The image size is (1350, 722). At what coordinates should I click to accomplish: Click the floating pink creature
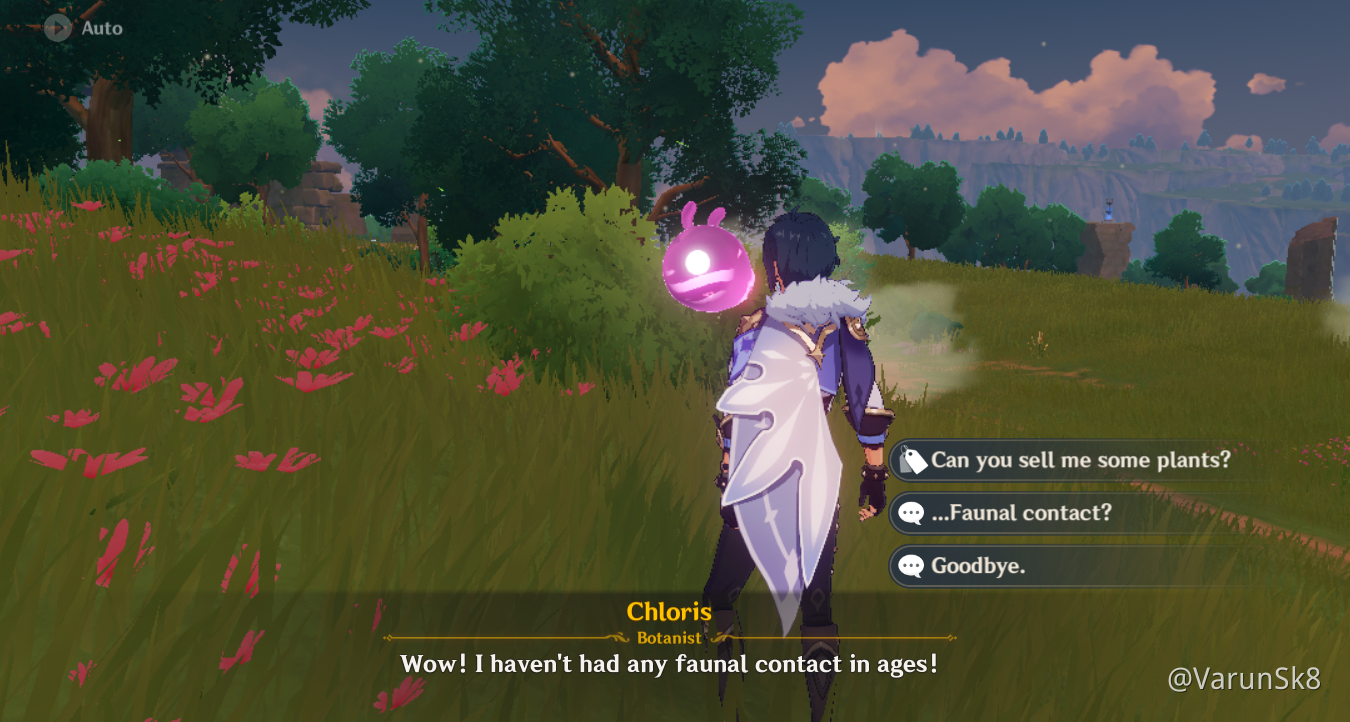(x=708, y=265)
